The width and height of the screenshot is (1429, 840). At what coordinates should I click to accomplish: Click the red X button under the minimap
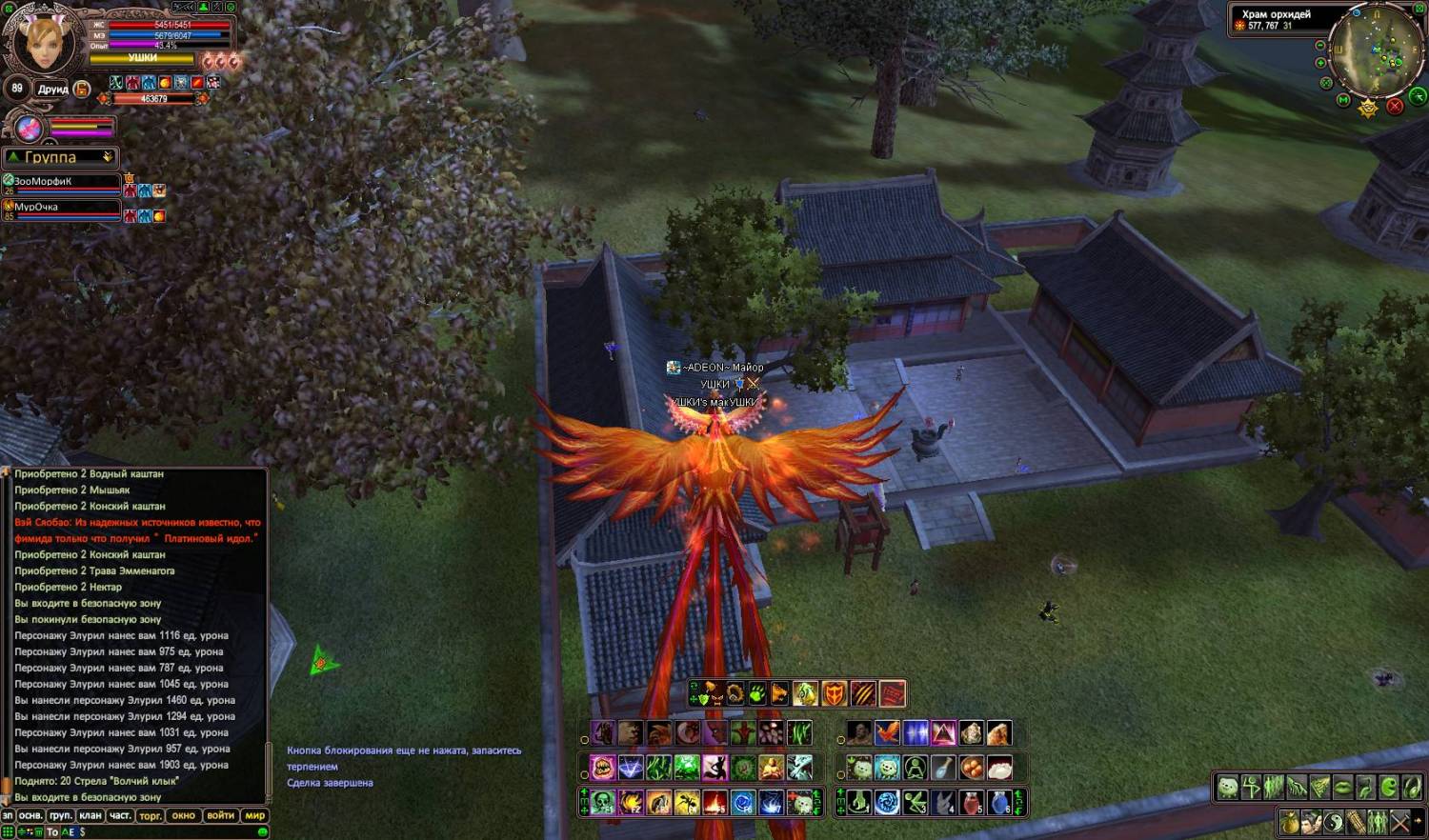coord(1395,106)
